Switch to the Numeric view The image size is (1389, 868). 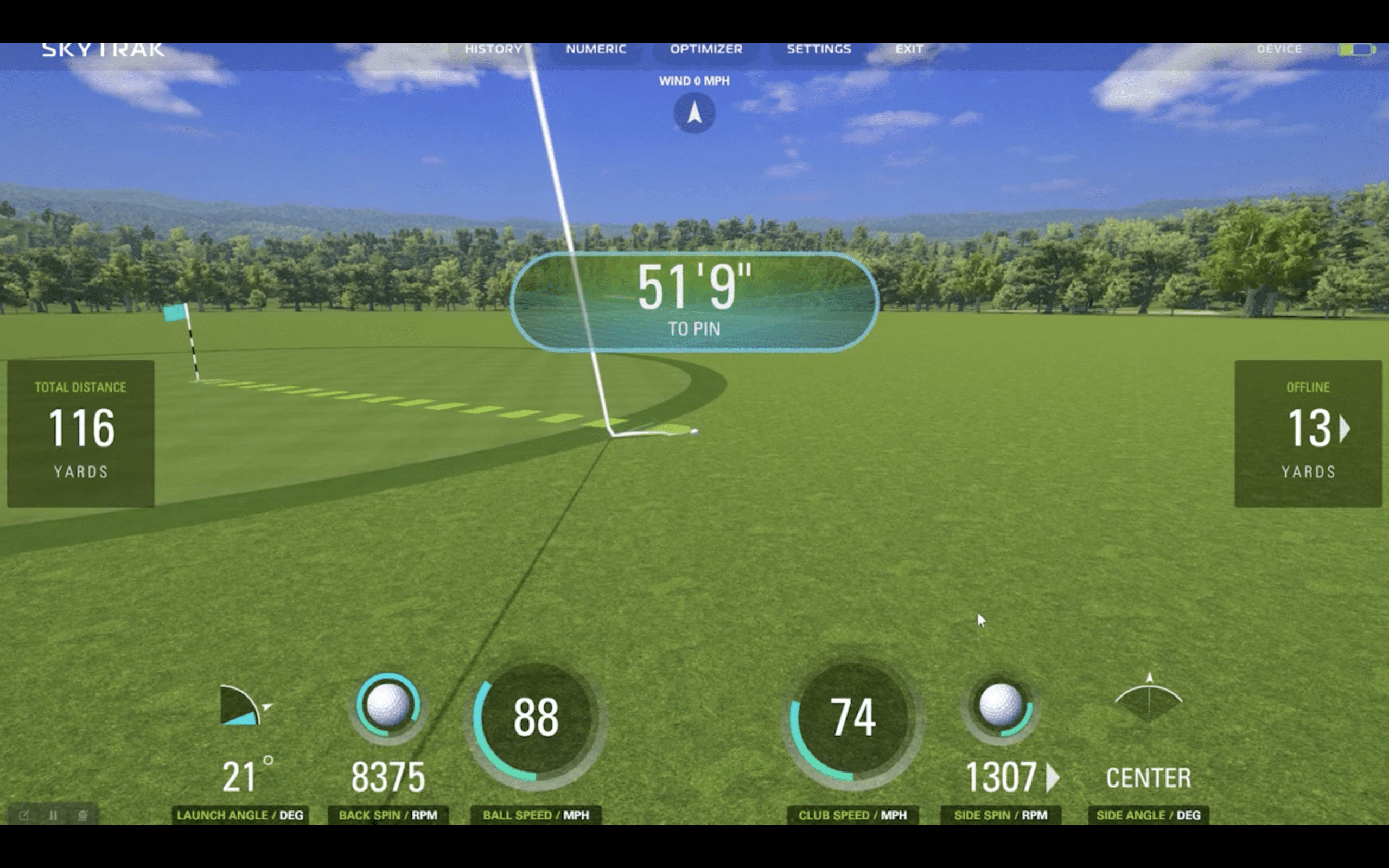click(596, 49)
